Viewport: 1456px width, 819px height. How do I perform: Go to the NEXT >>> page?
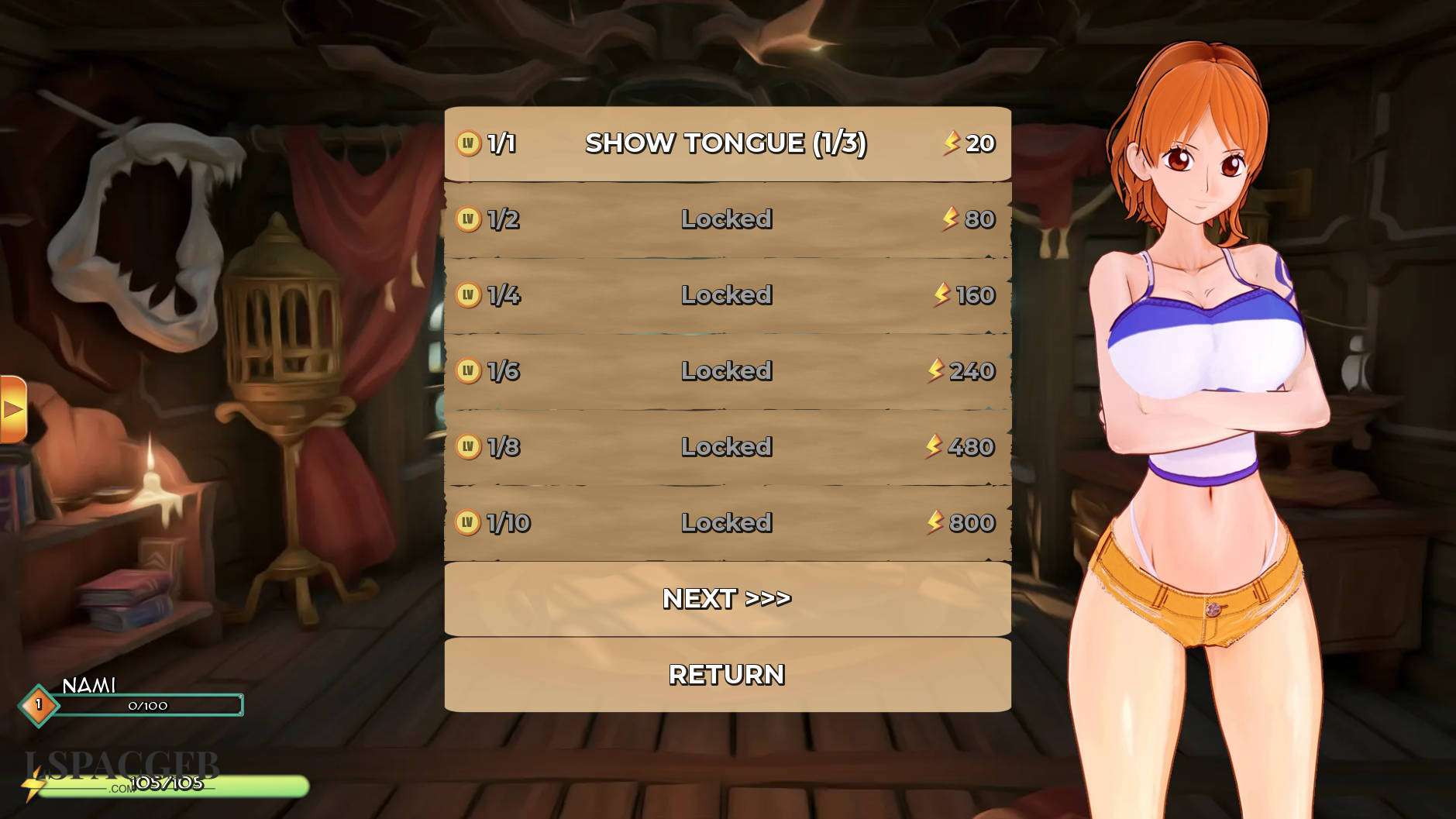point(727,598)
